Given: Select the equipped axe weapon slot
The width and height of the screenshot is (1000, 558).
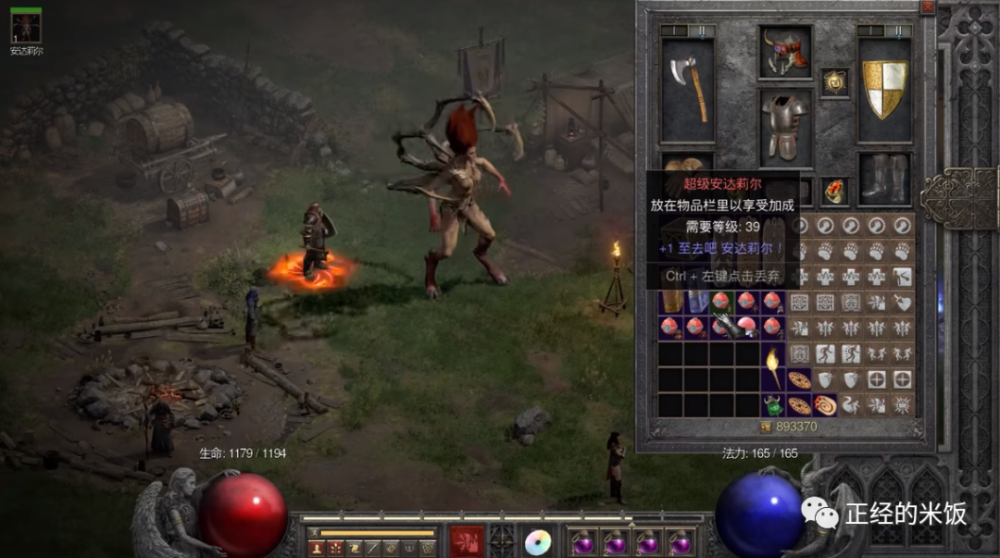Looking at the screenshot, I should tap(687, 88).
